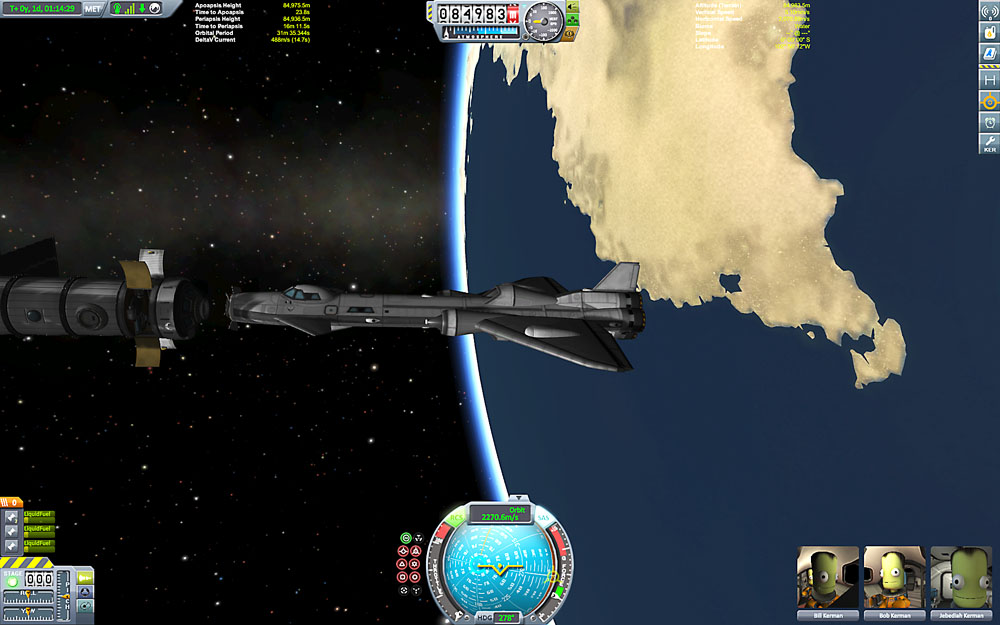Activate the green stage launch light
The width and height of the screenshot is (1000, 625).
12,581
